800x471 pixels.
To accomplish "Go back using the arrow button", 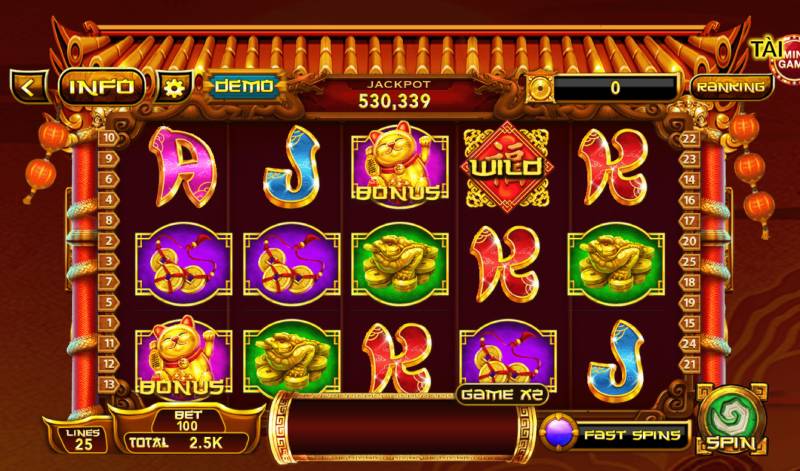I will pyautogui.click(x=28, y=86).
